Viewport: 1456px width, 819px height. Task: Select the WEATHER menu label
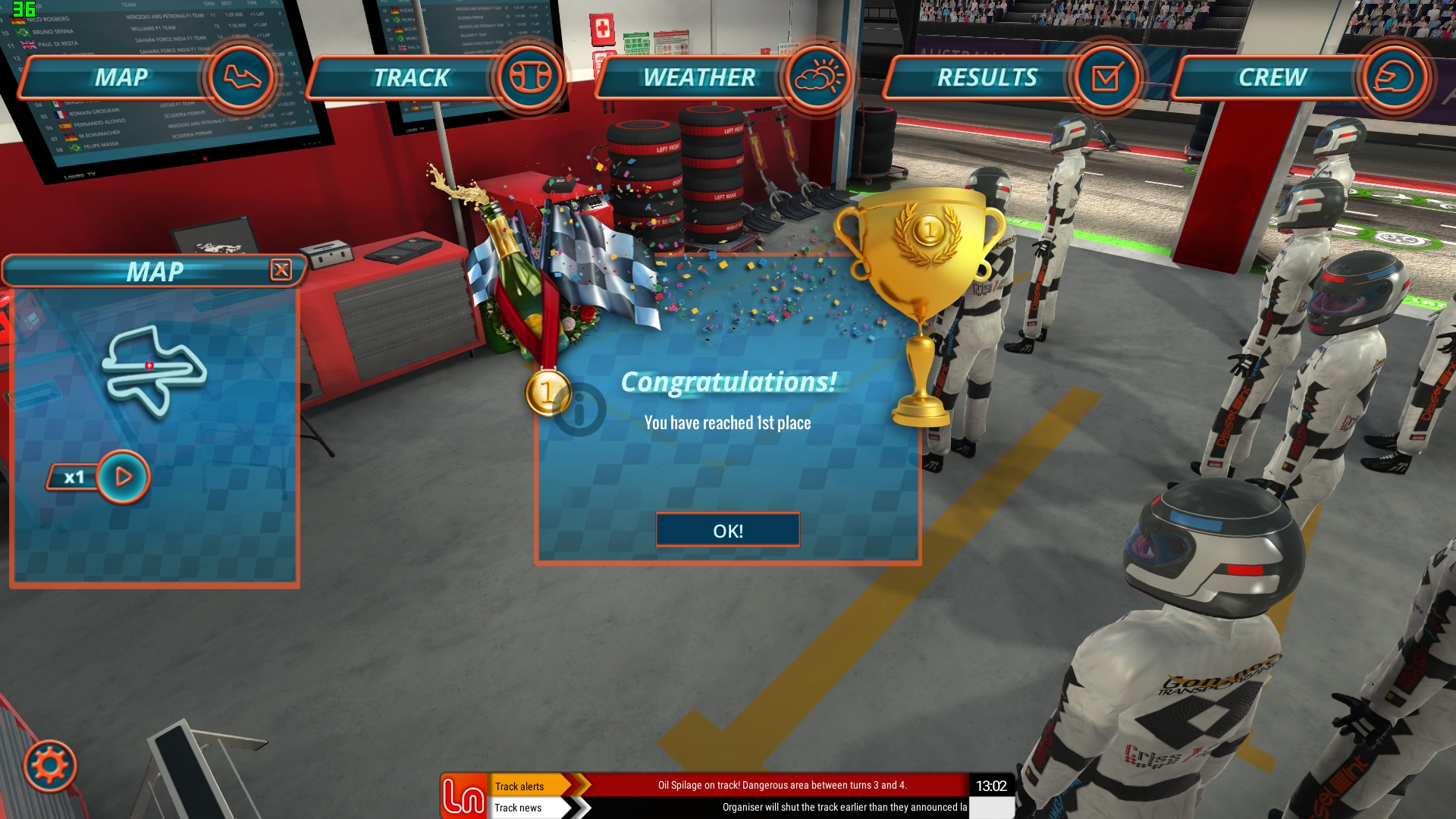click(697, 76)
